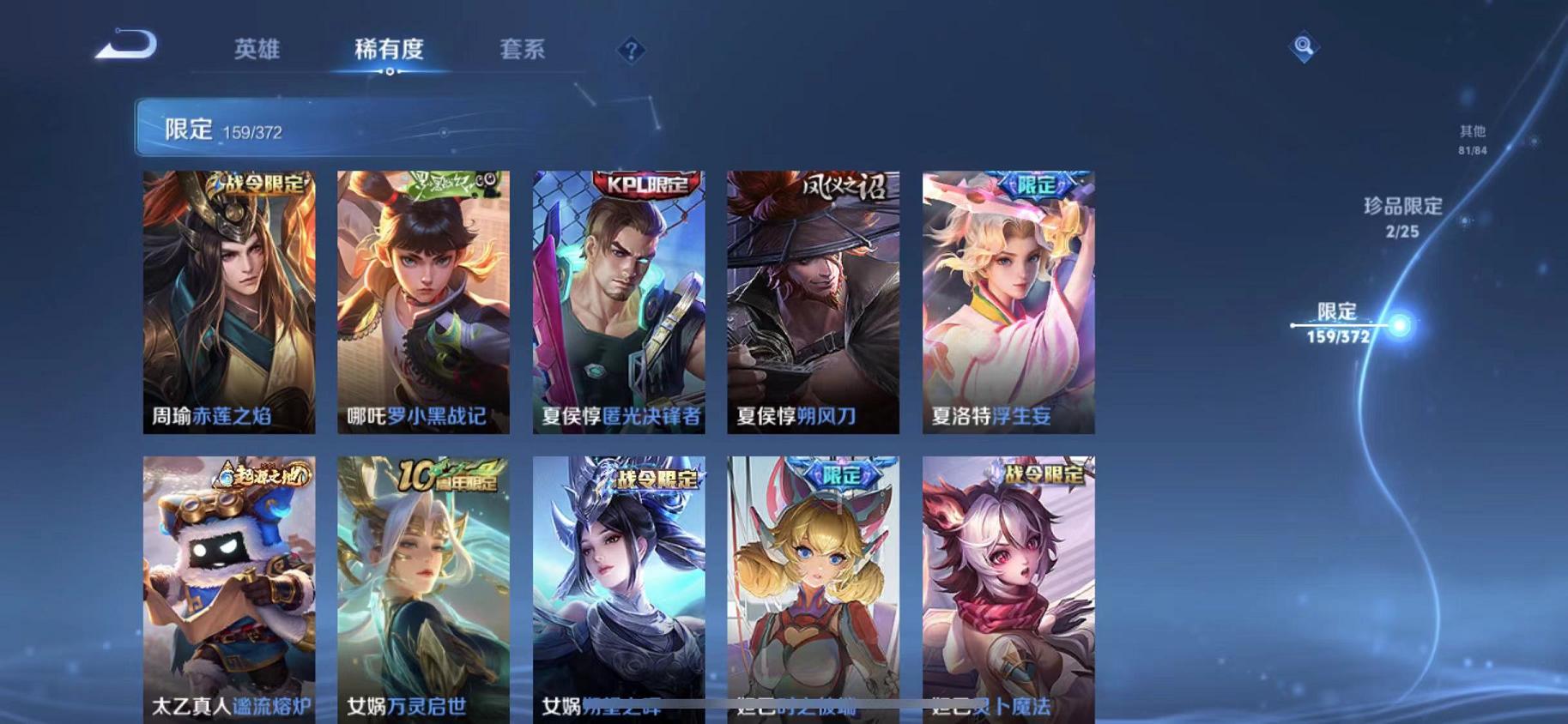Open the 哪吒罗小黑战记 skin card
The height and width of the screenshot is (724, 1568).
423,300
